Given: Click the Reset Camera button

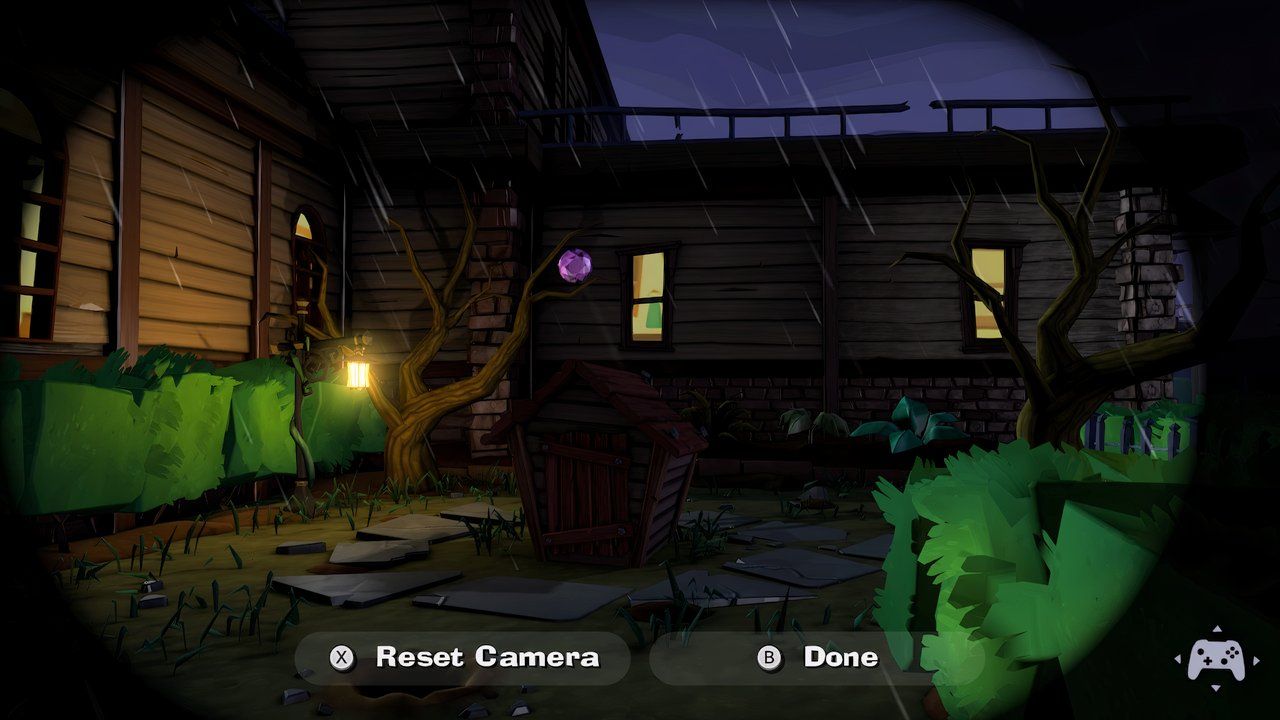Looking at the screenshot, I should [x=463, y=657].
